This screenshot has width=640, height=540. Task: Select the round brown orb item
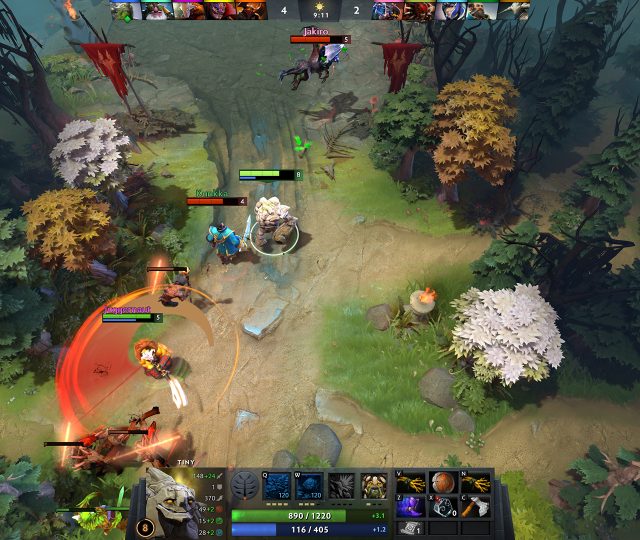[x=443, y=483]
